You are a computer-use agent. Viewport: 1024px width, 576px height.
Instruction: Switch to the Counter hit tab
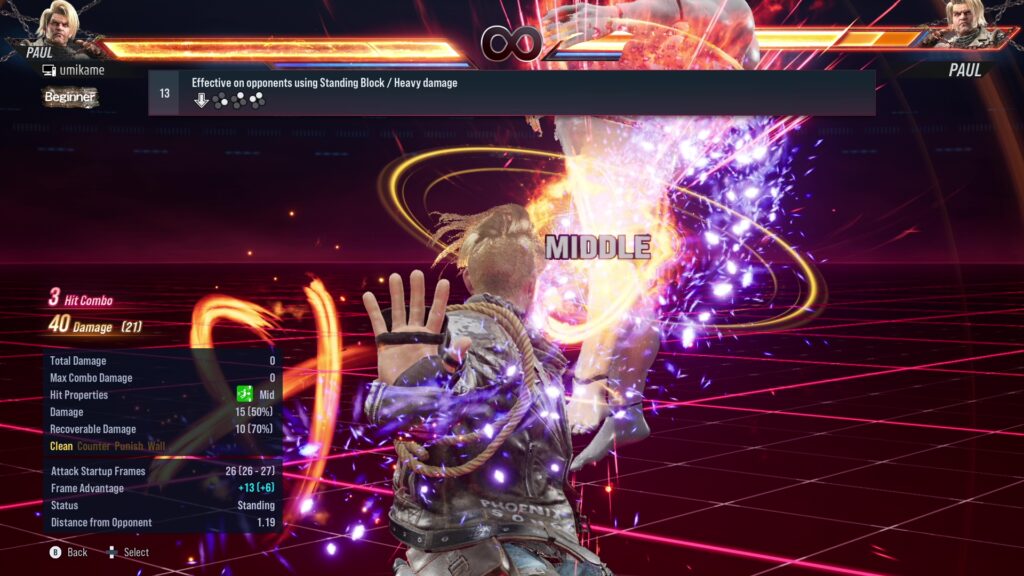pyautogui.click(x=94, y=446)
